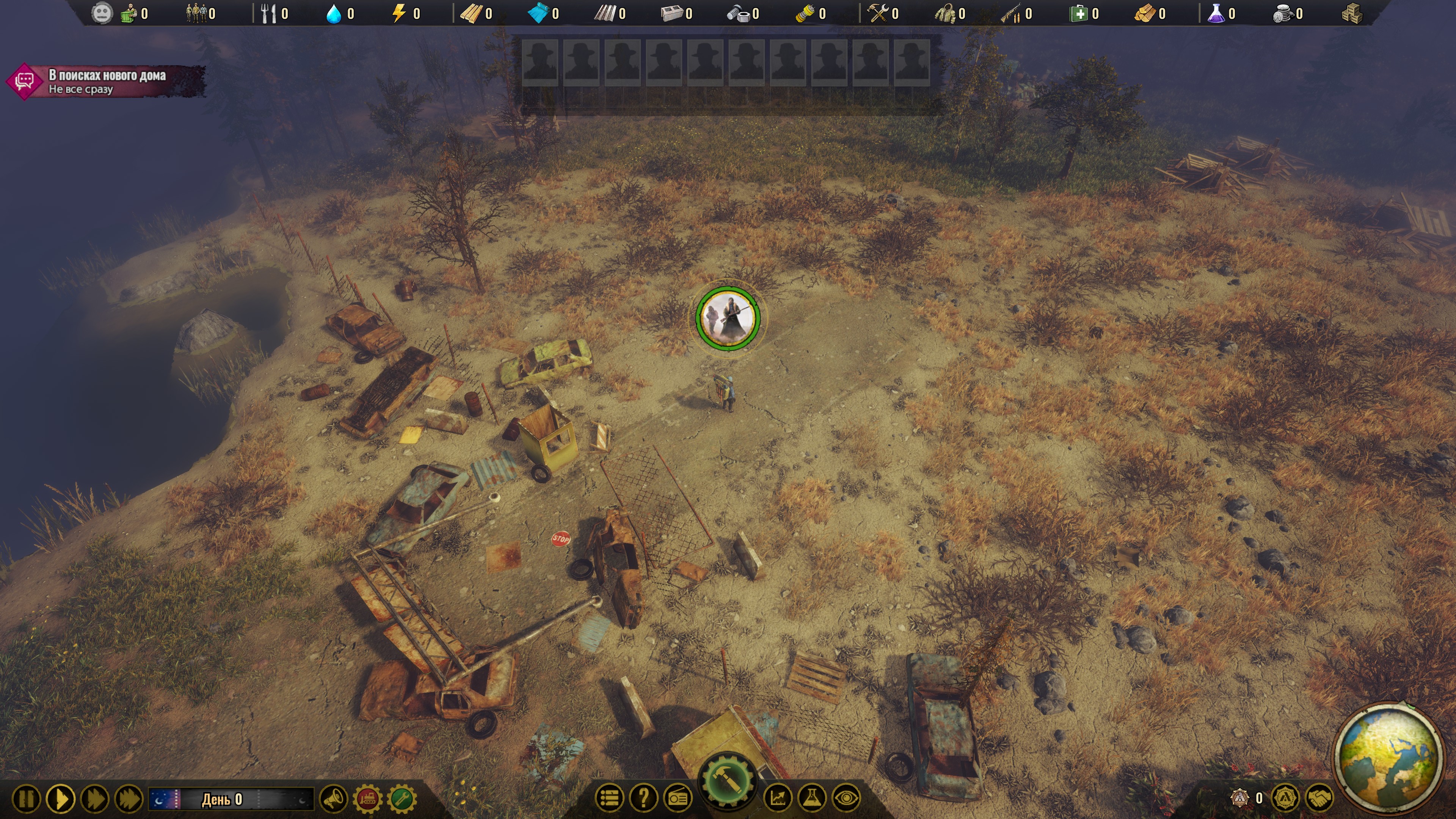Switch to triple fast-forward speed

(x=128, y=799)
